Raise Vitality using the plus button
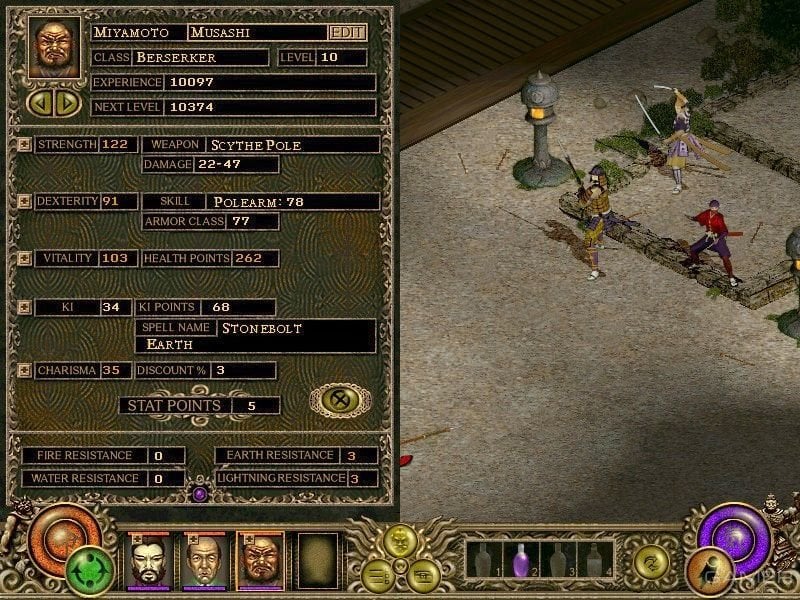800x600 pixels. click(x=25, y=258)
